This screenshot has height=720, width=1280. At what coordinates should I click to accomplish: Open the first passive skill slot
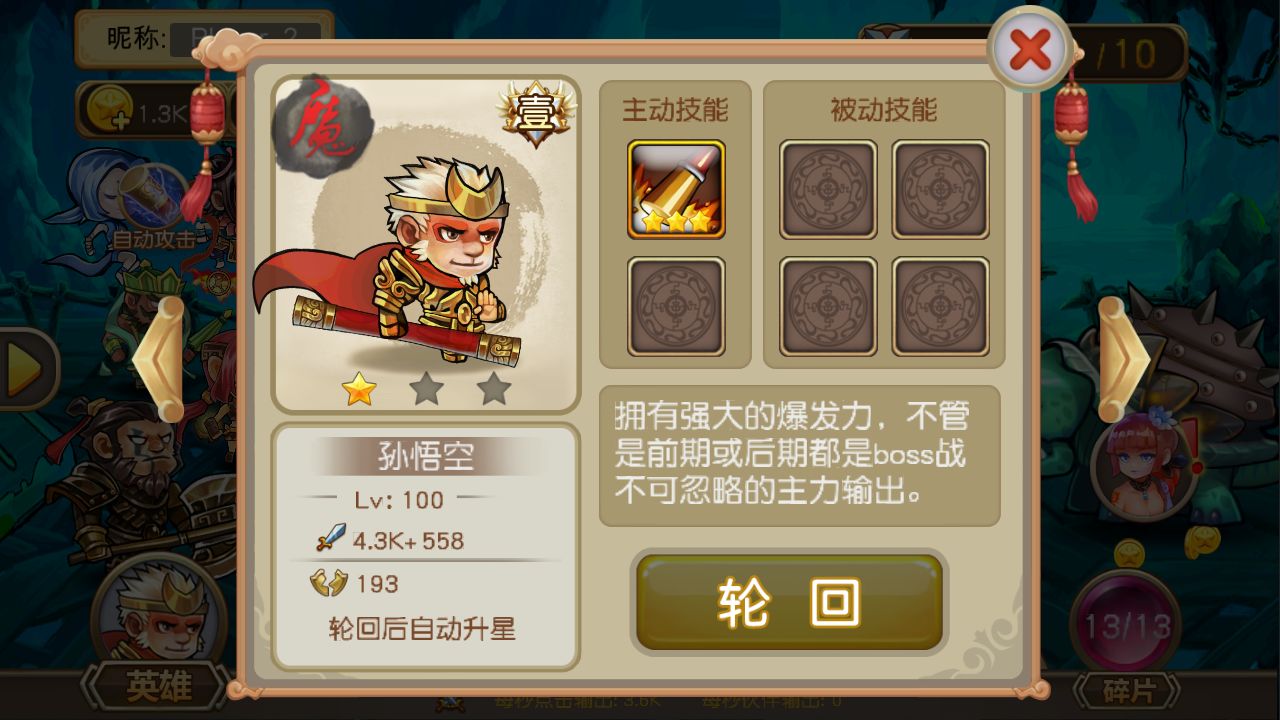[x=828, y=190]
